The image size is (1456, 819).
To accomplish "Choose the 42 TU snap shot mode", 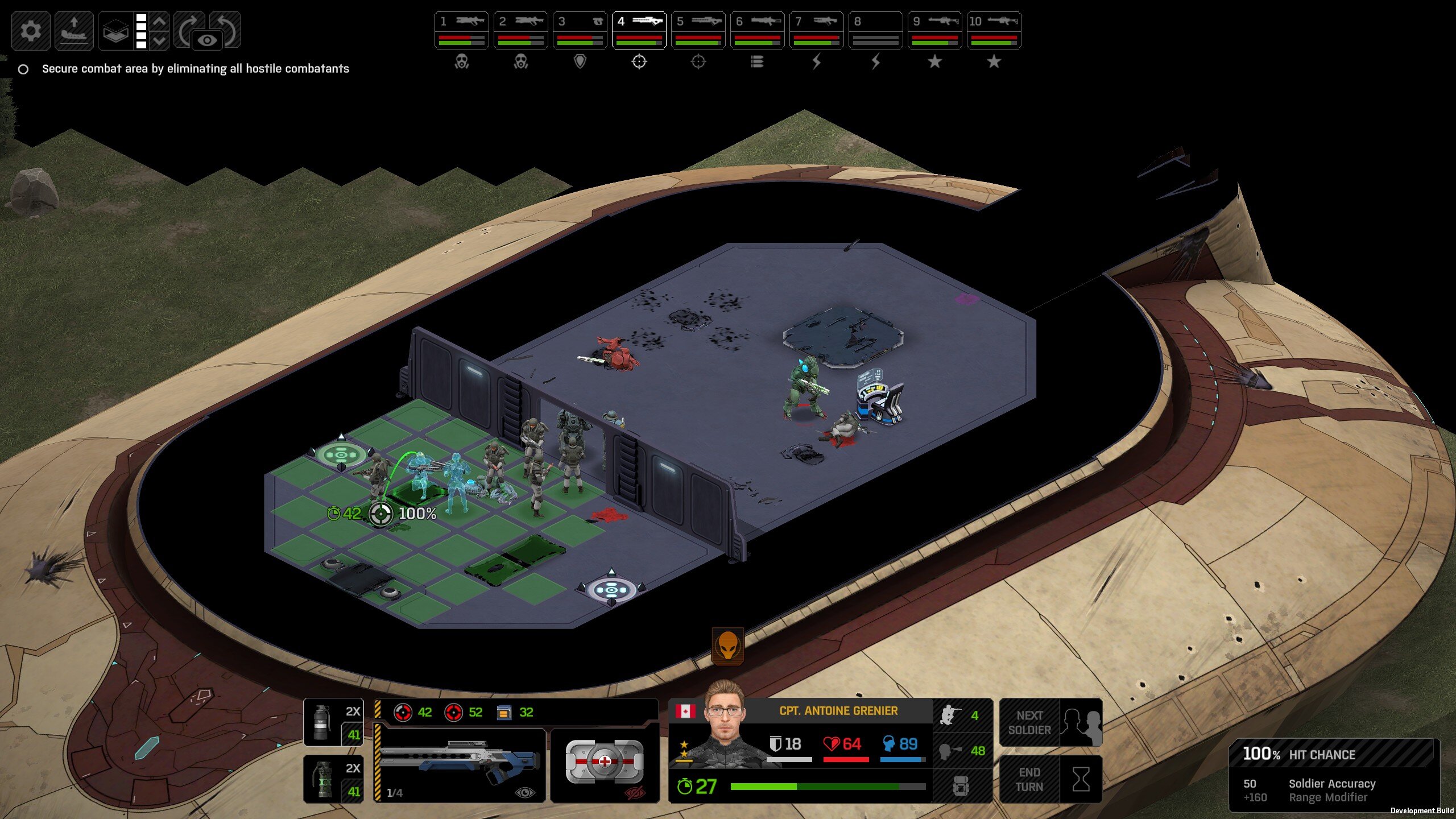I will click(413, 713).
